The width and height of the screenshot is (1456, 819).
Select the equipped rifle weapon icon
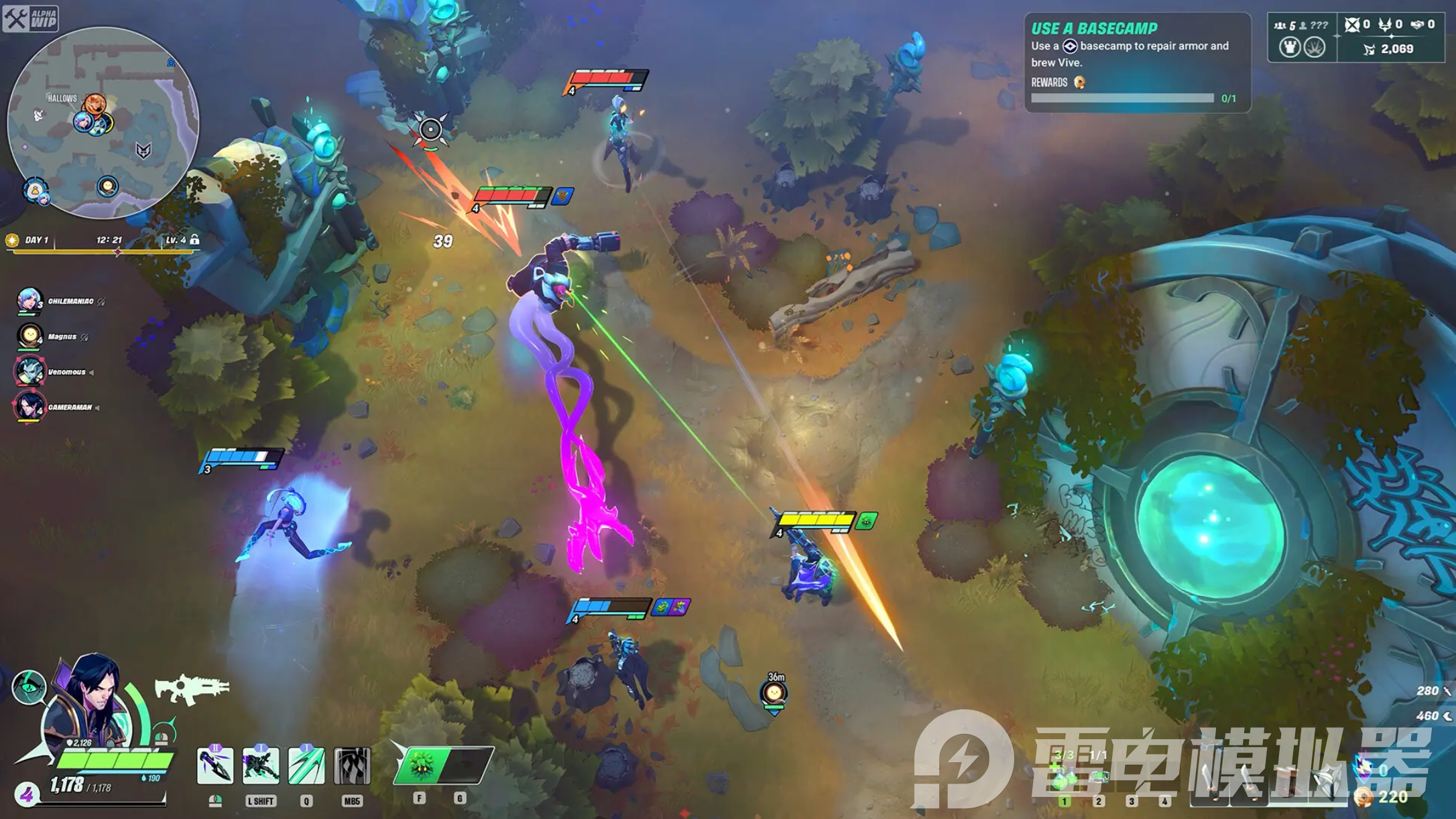coord(191,689)
